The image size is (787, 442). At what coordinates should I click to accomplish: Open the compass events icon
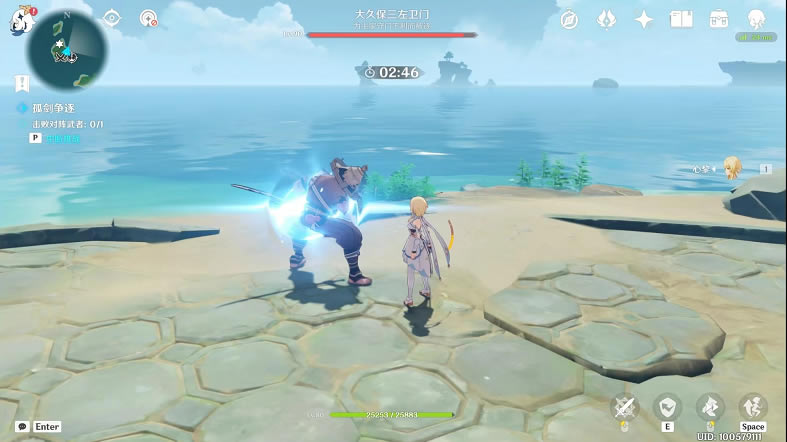tap(570, 20)
